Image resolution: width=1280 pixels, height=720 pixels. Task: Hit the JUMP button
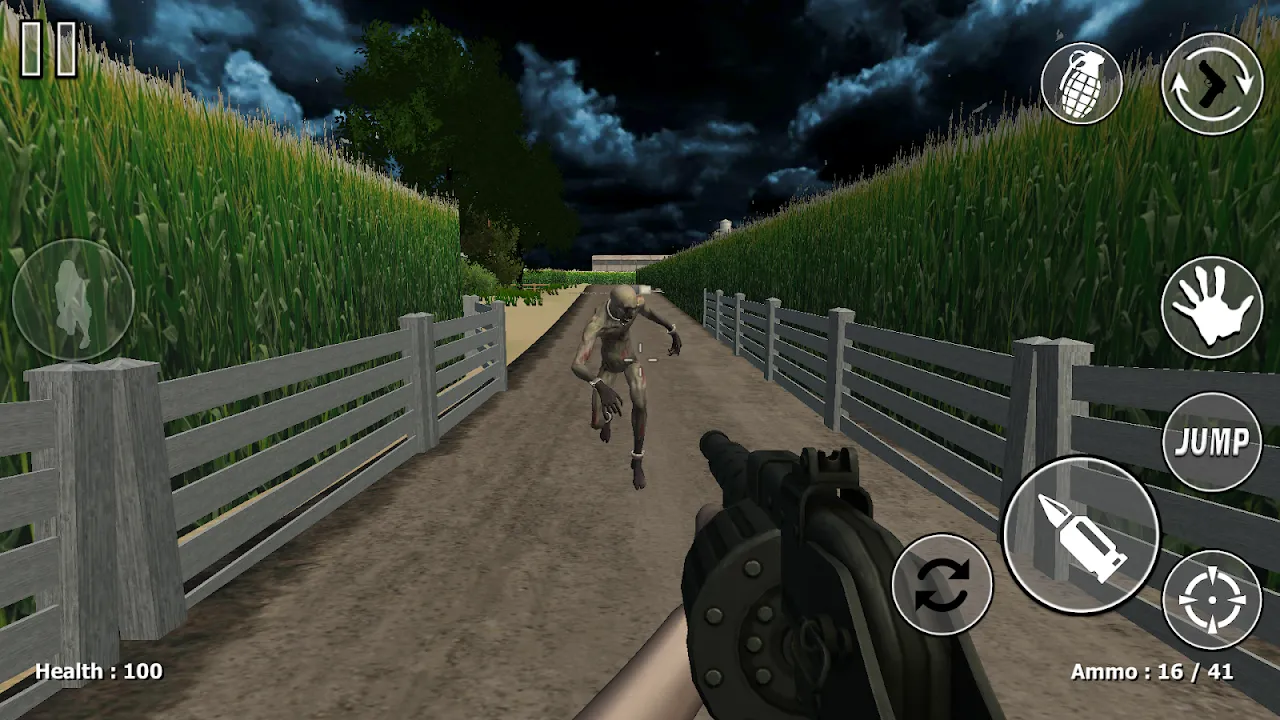click(x=1211, y=441)
